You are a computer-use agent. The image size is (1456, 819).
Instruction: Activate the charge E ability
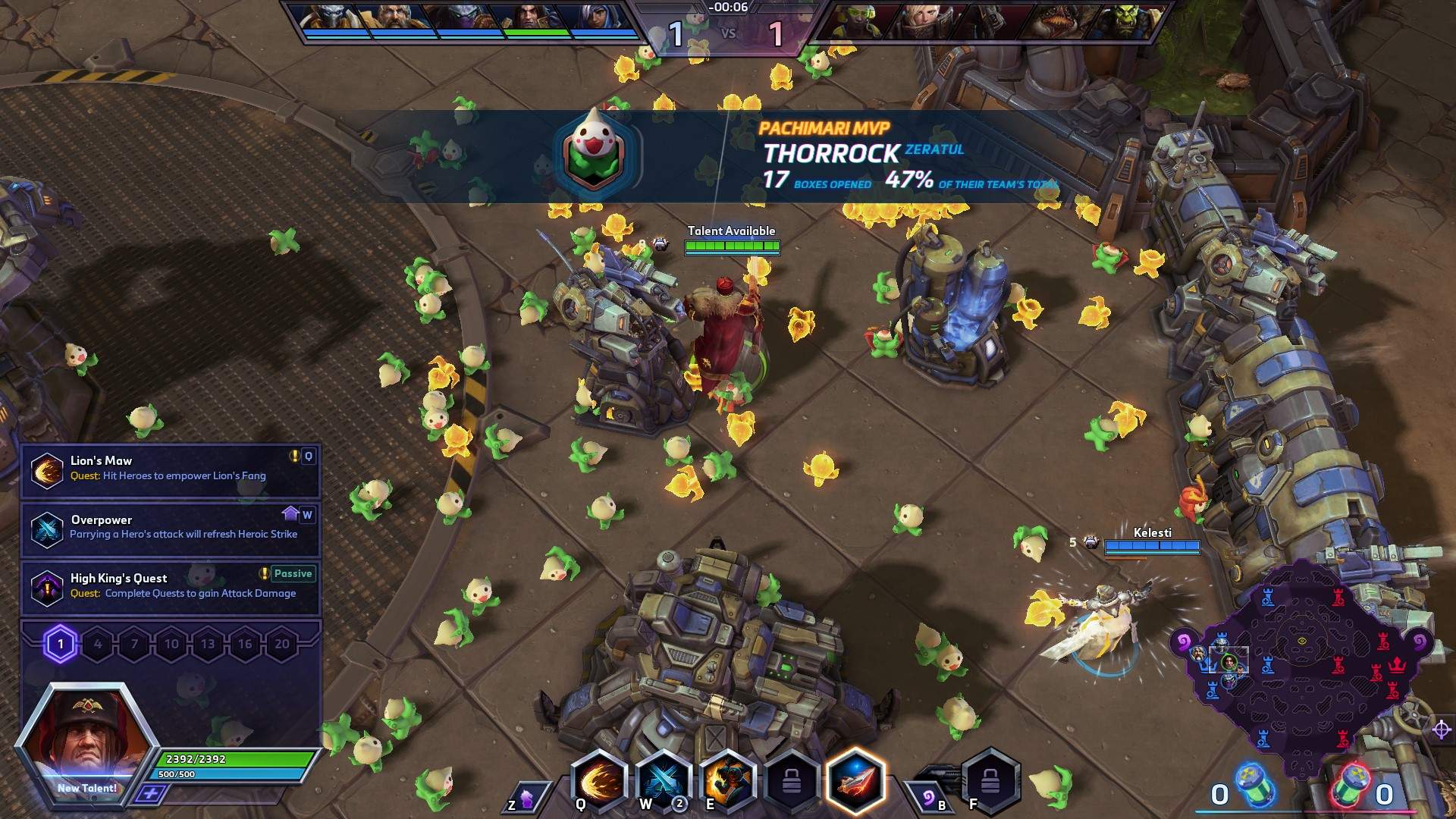727,781
